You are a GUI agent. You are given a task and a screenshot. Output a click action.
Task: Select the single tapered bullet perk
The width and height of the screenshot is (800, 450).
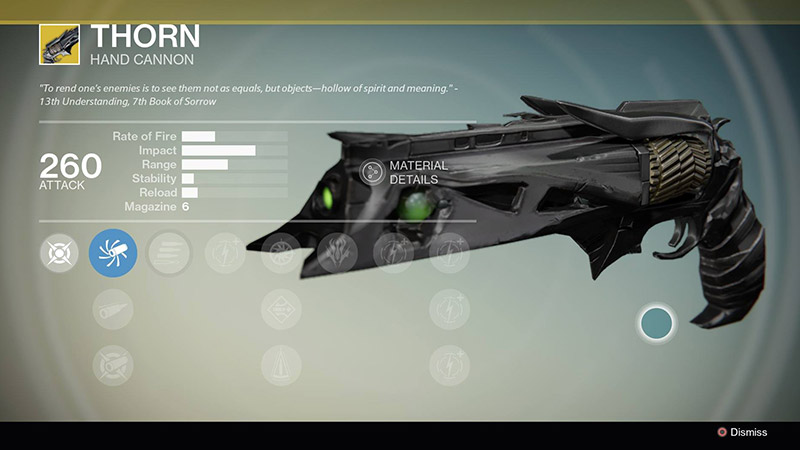113,310
